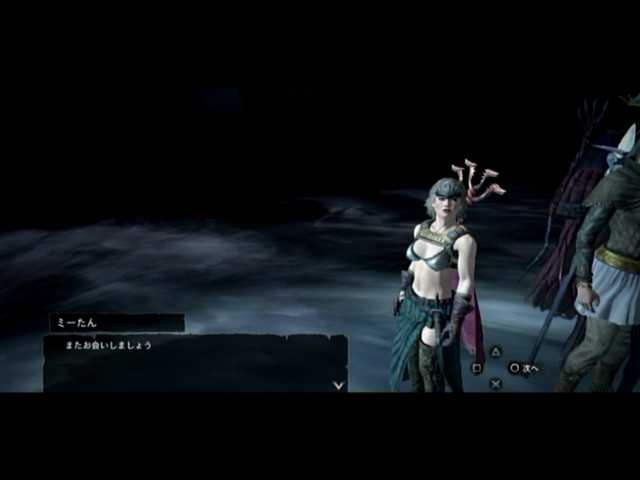Advance dialogue with the down arrow indicator
Screen dimensions: 640x480
[339, 384]
